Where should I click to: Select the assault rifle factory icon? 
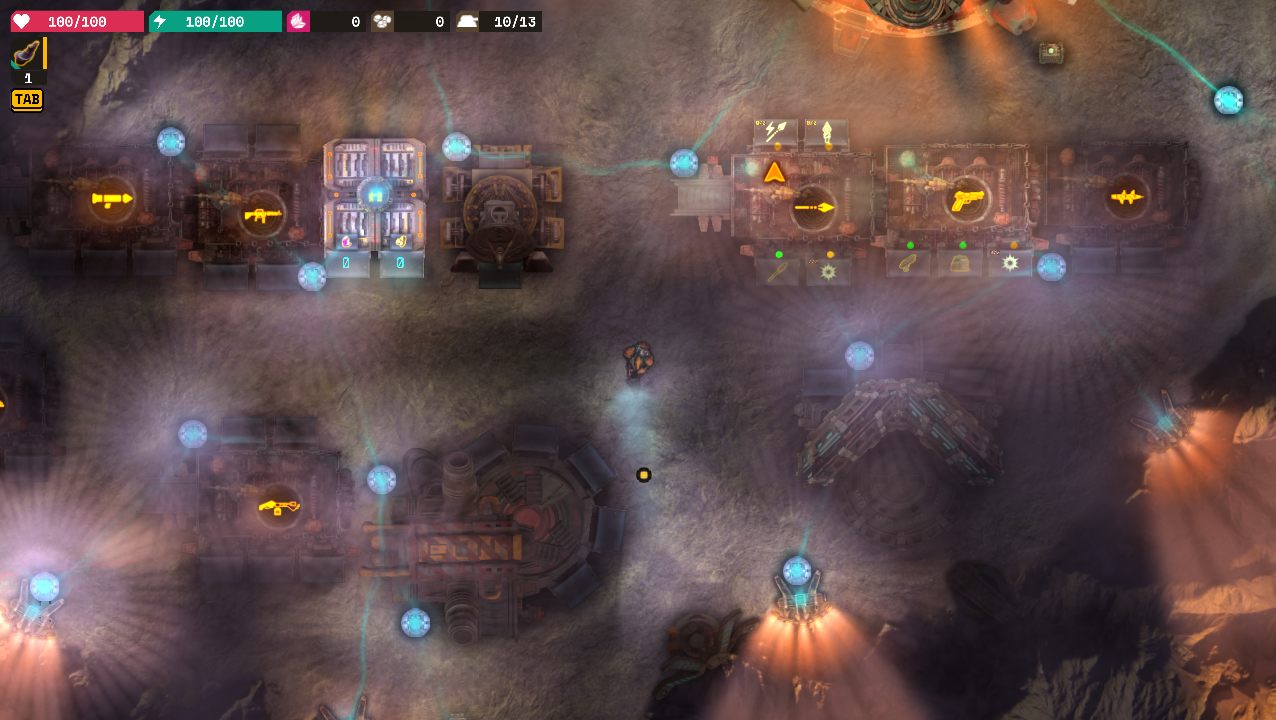coord(262,213)
